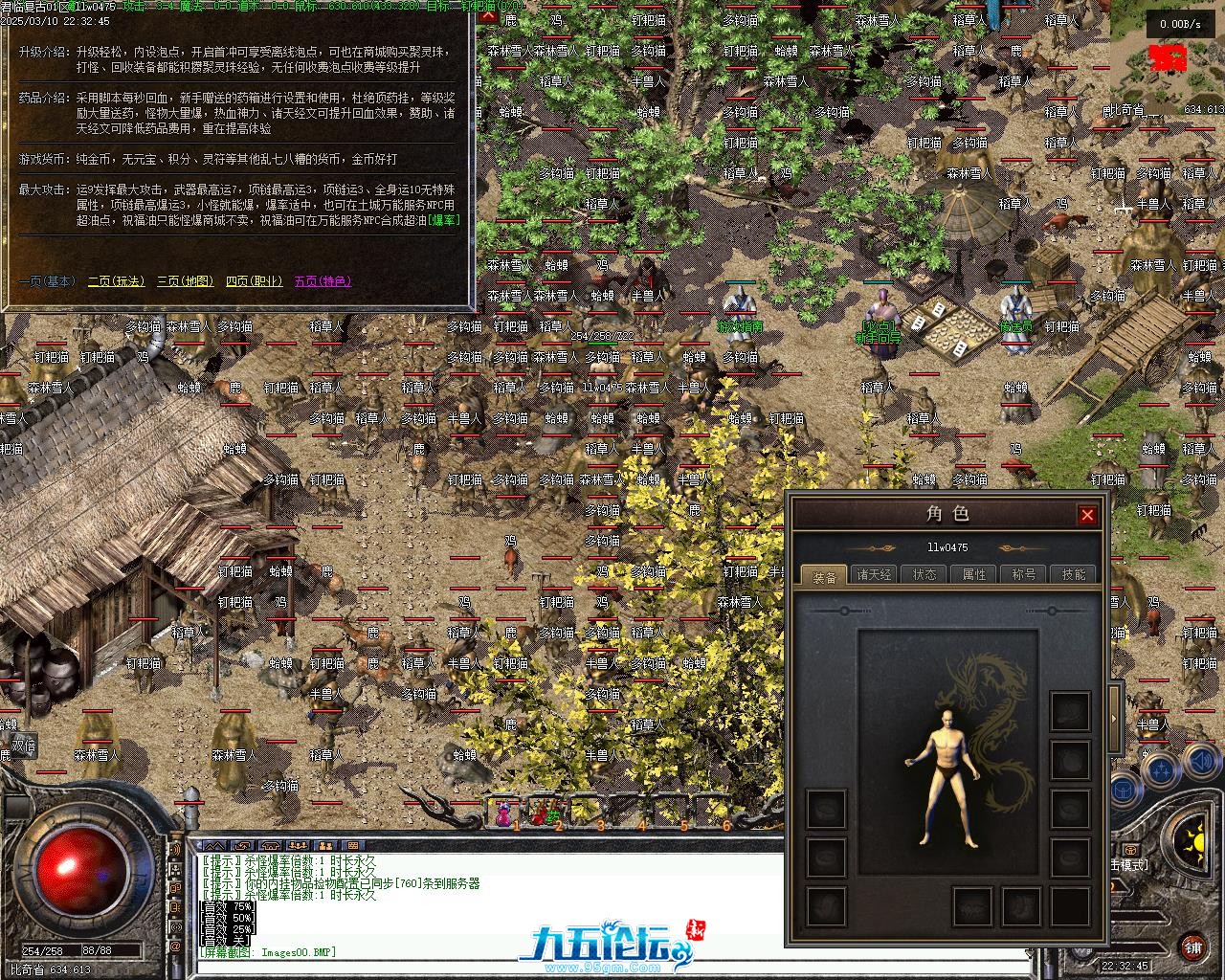Select the 称号 title tab

(1024, 574)
